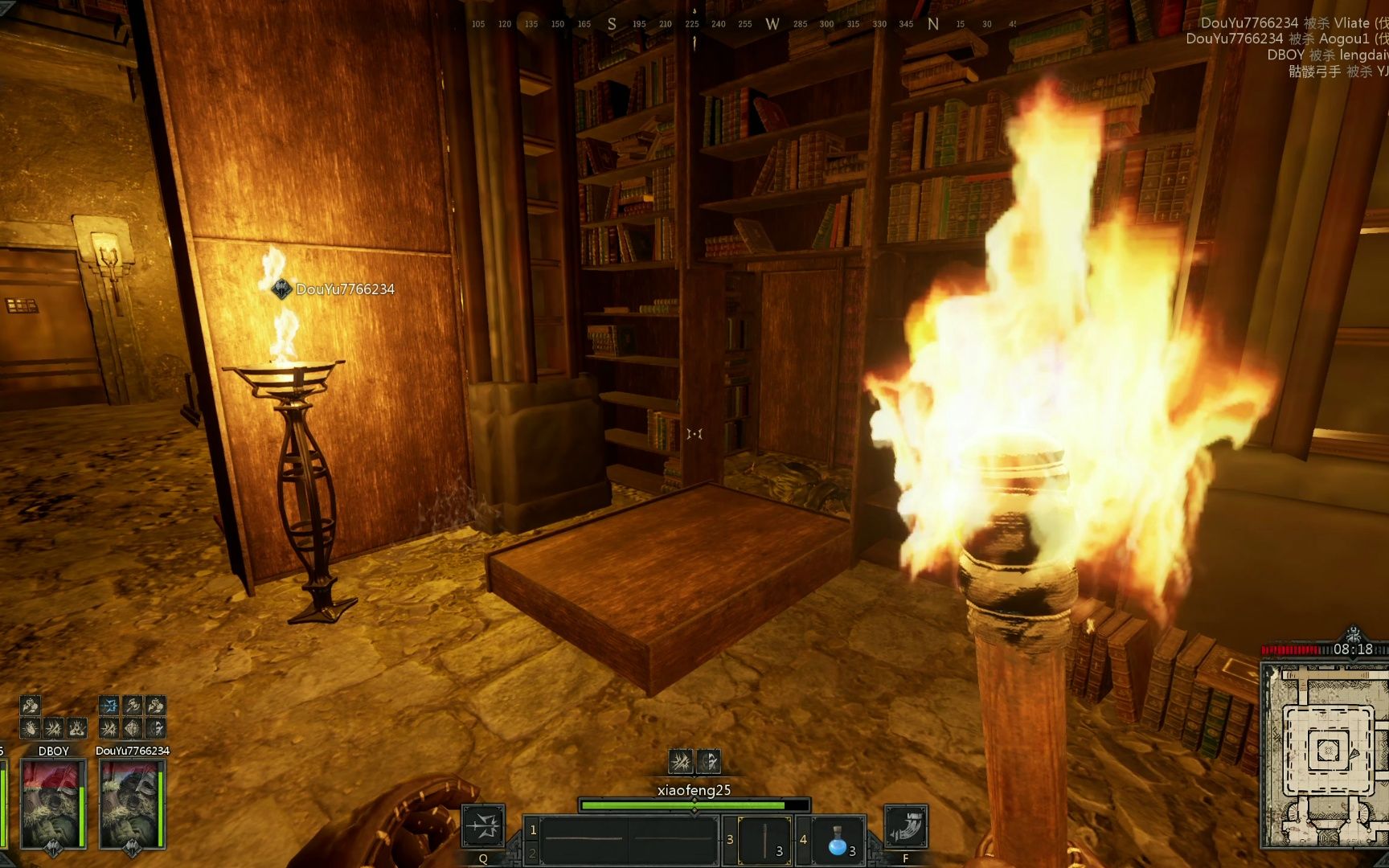Viewport: 1389px width, 868px height.
Task: Click DouYu7766234's teammate portrait
Action: click(x=132, y=804)
